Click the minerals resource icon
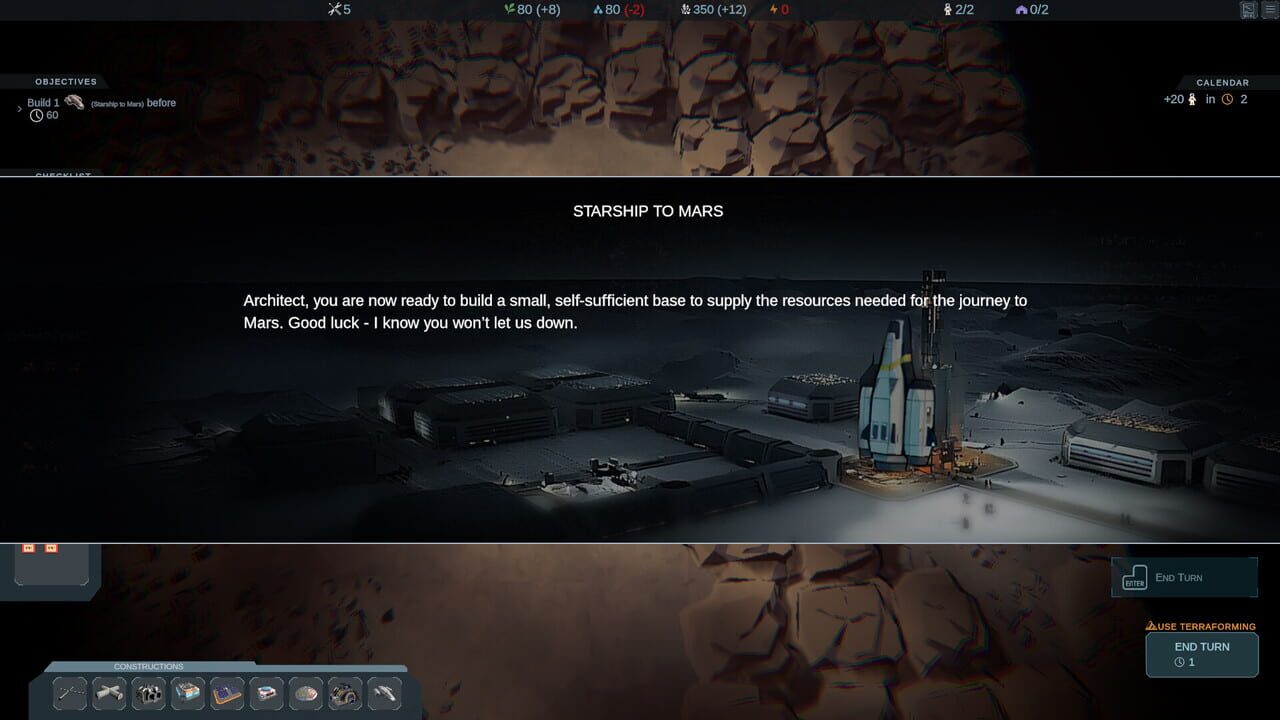The height and width of the screenshot is (720, 1280). click(687, 10)
